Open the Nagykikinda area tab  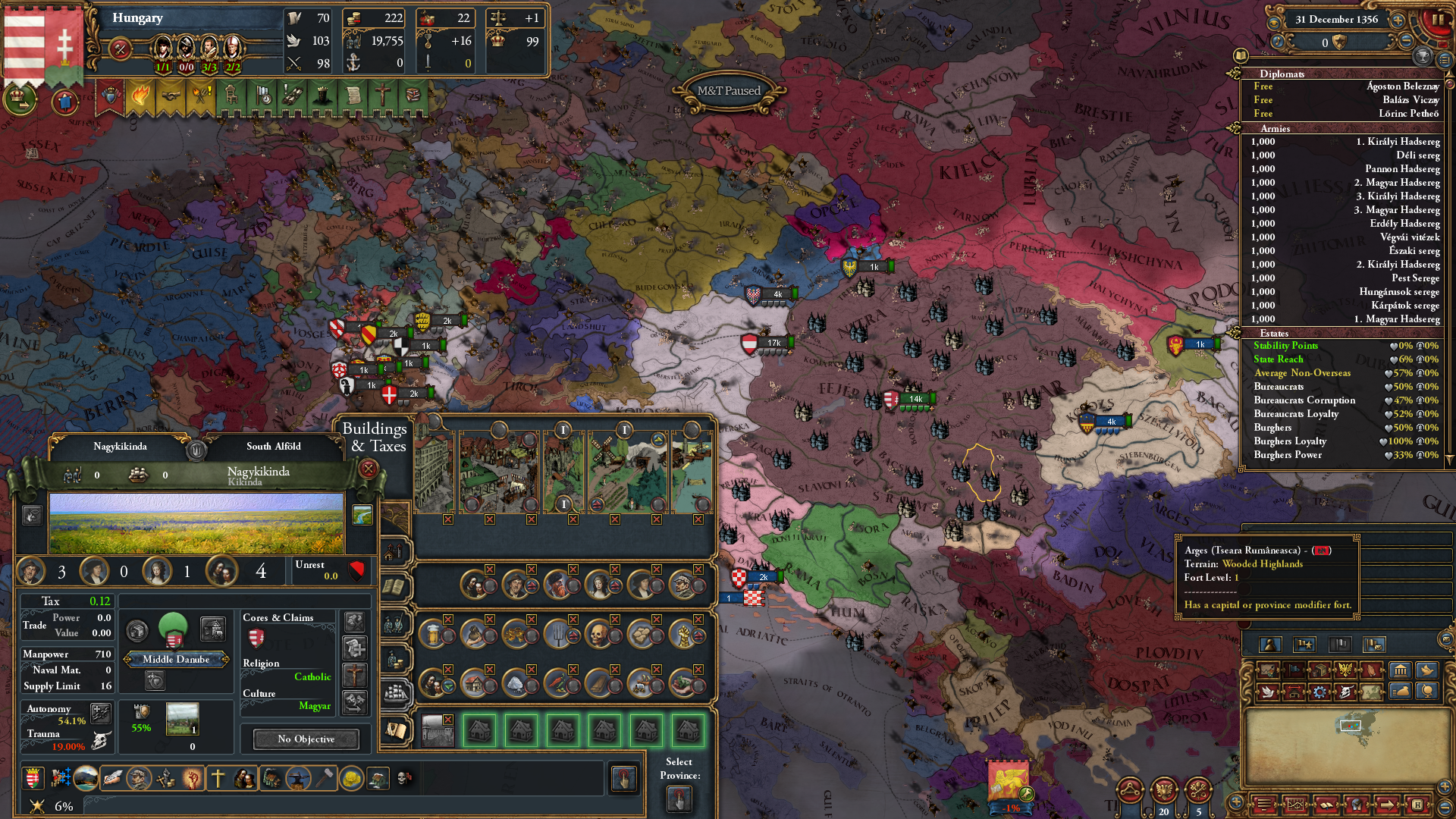pyautogui.click(x=120, y=446)
